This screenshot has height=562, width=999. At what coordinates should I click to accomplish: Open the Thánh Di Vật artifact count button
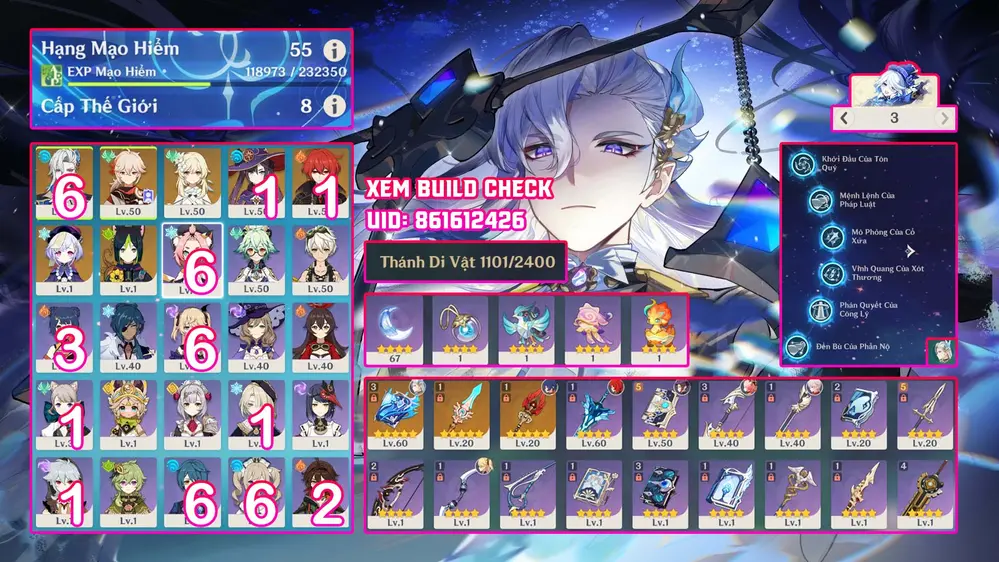[x=465, y=262]
